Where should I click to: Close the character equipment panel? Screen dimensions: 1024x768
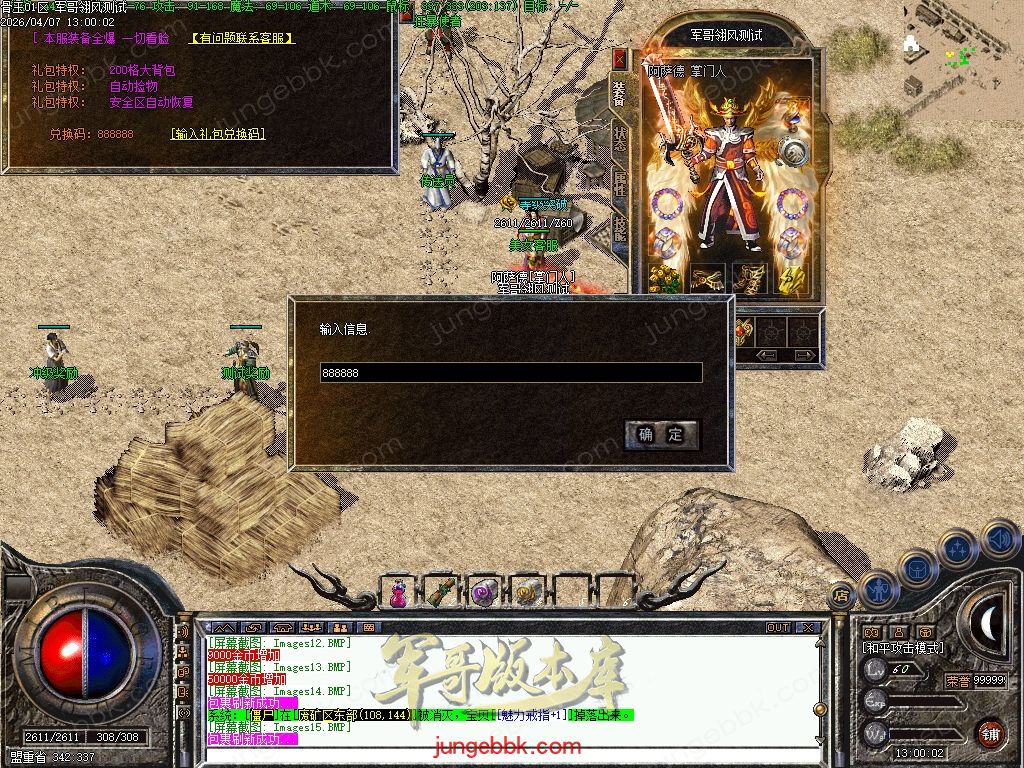(620, 59)
